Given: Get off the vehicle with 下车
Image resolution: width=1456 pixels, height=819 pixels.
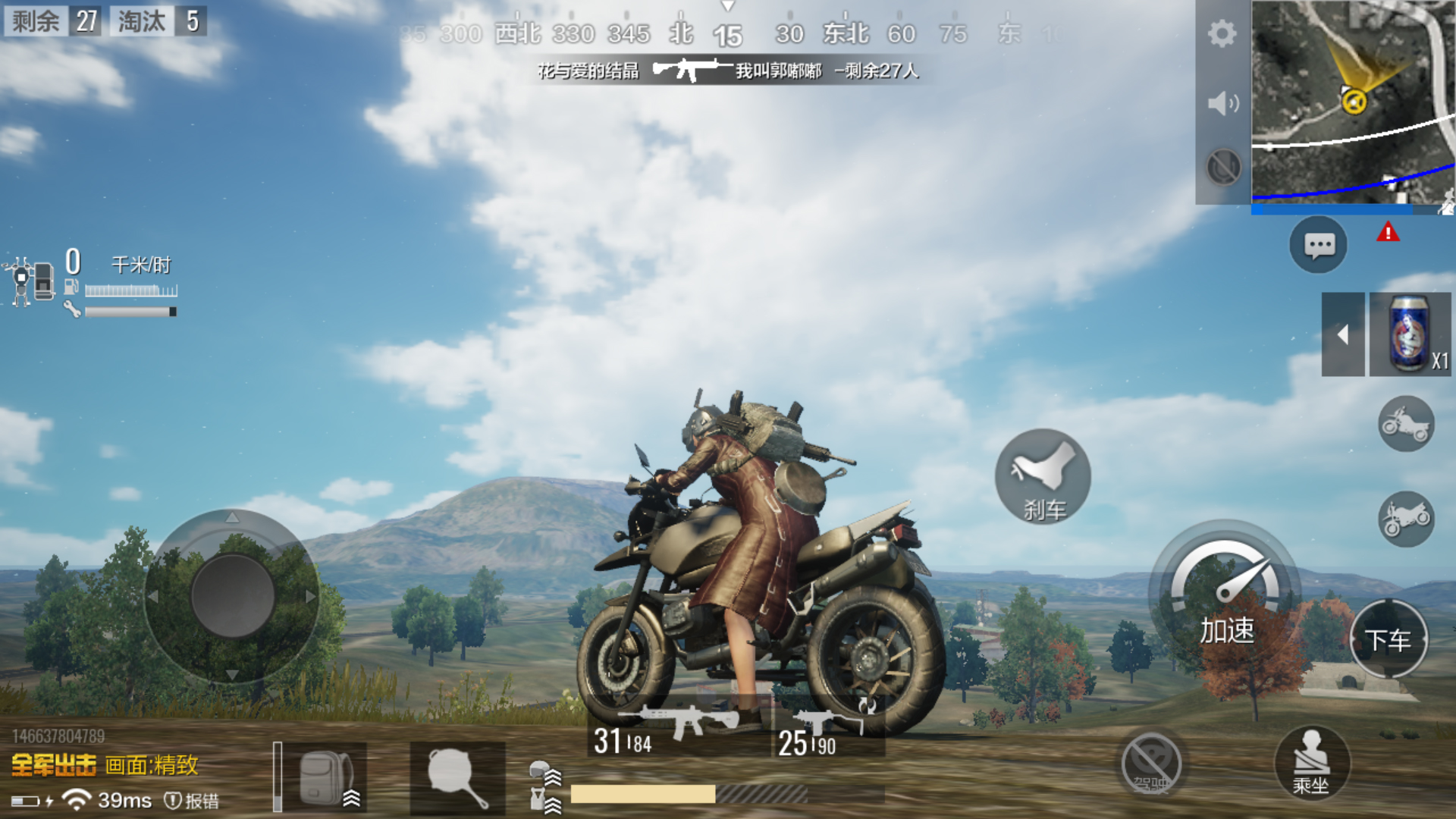Looking at the screenshot, I should pyautogui.click(x=1389, y=639).
